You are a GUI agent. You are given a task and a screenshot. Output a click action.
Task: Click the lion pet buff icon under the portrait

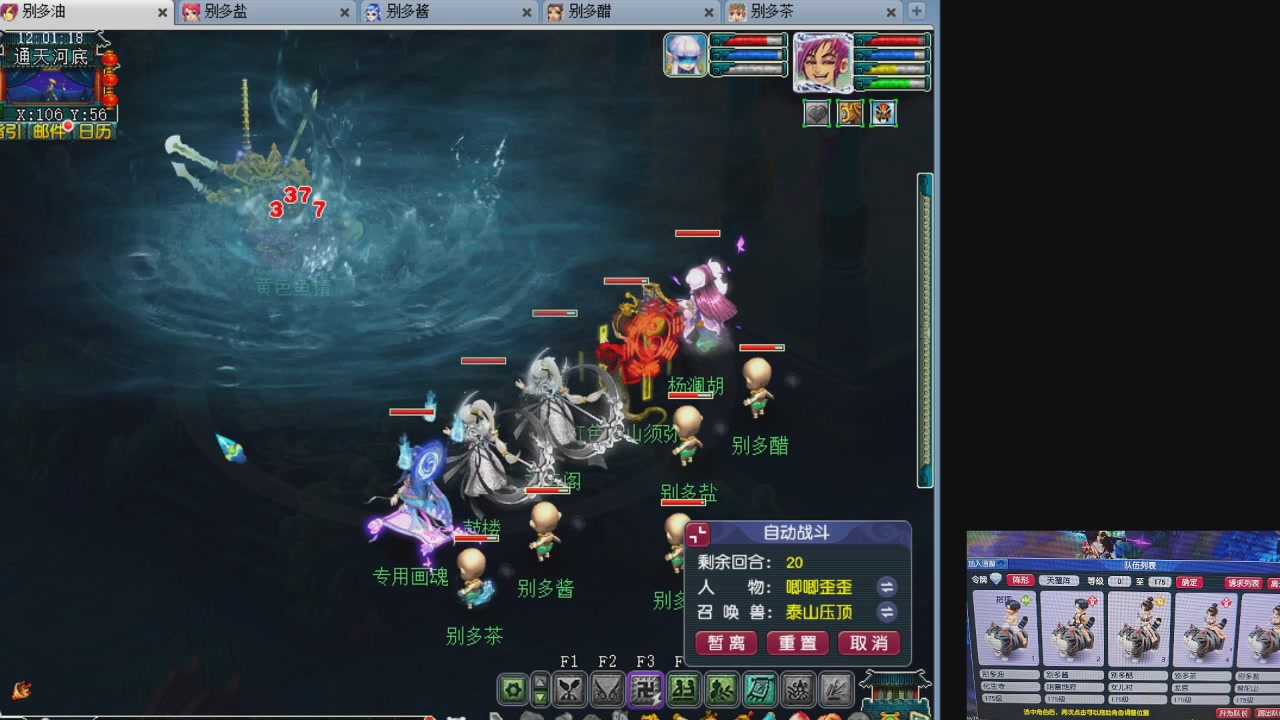click(850, 113)
